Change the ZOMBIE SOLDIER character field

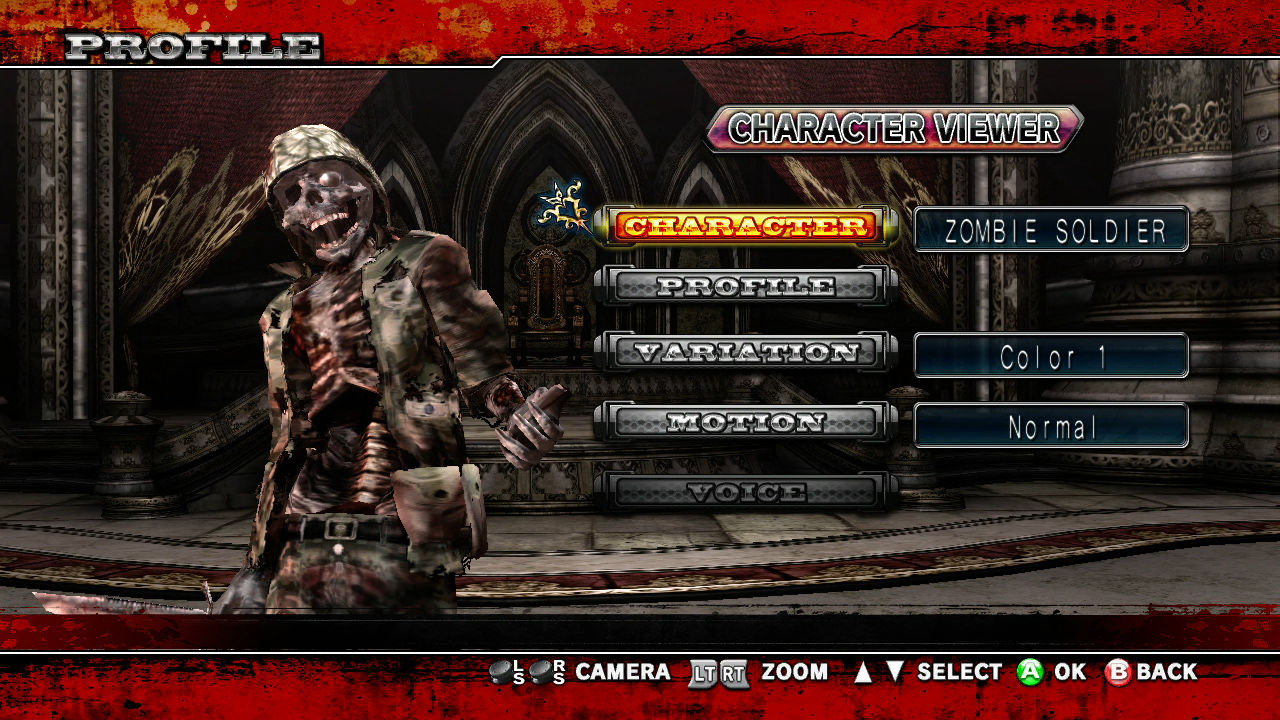click(1052, 230)
